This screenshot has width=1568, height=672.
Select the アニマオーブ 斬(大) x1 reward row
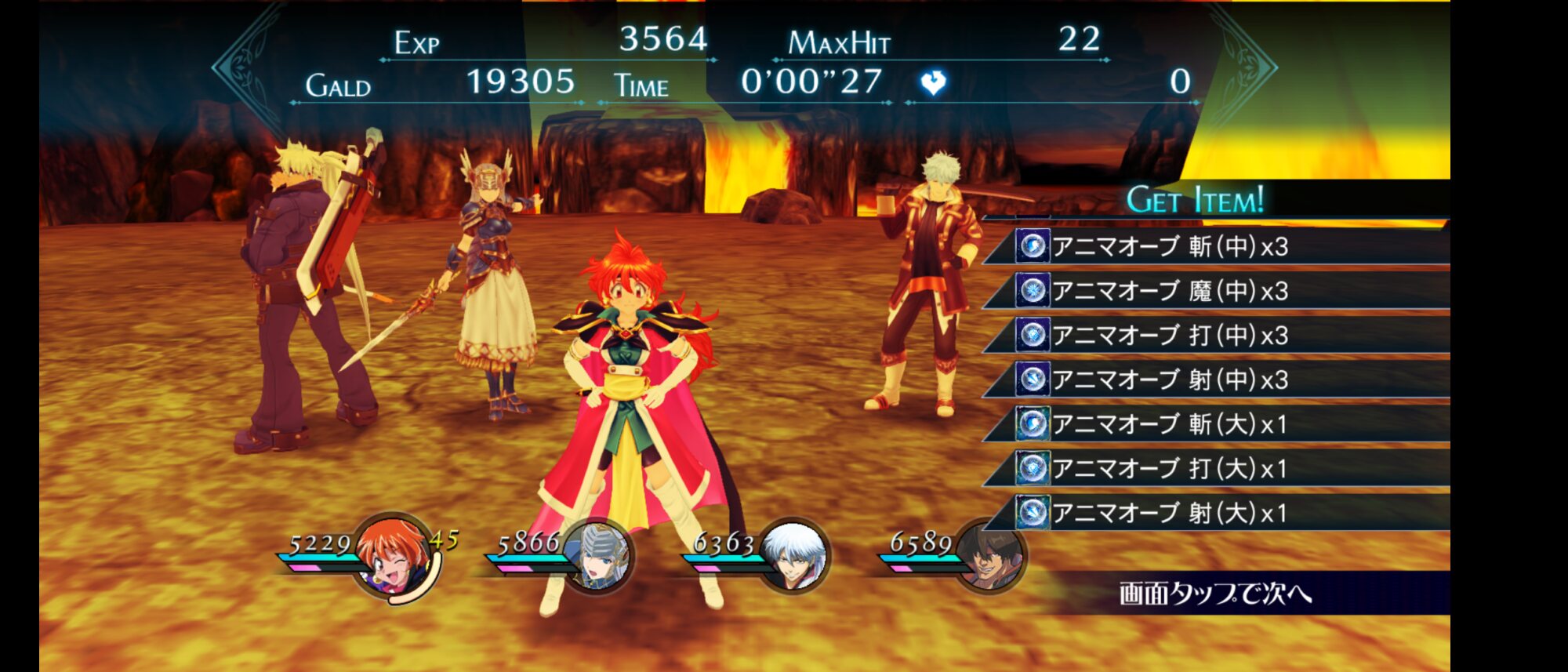coord(1215,424)
